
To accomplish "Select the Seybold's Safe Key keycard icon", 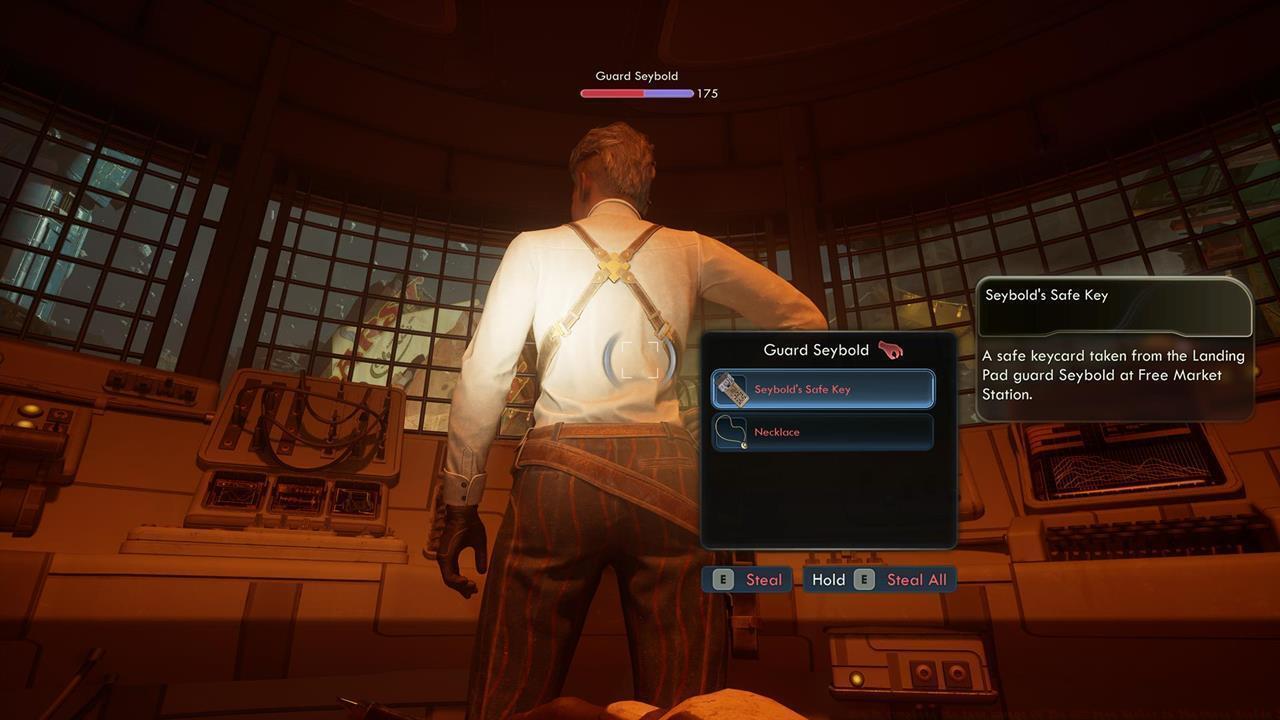I will (x=730, y=390).
